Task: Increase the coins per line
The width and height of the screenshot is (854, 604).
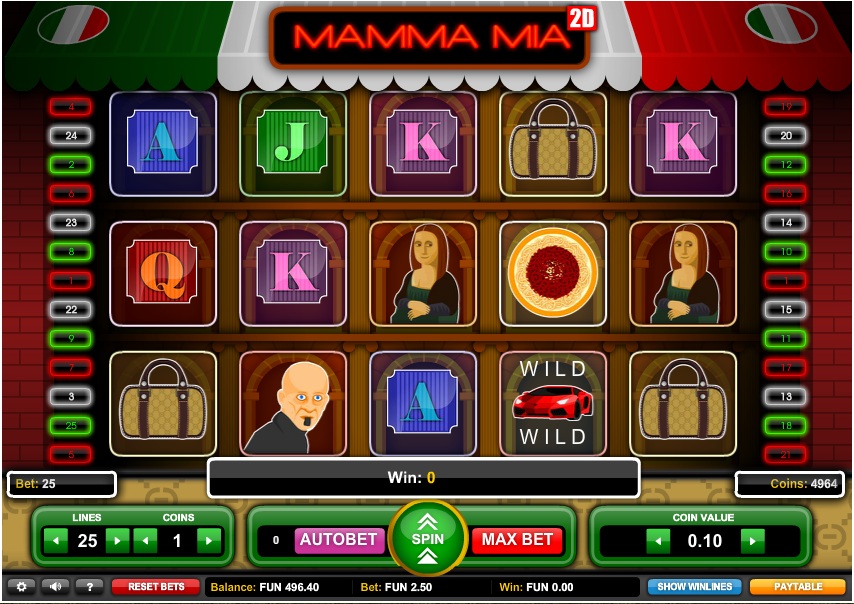Action: pos(208,541)
